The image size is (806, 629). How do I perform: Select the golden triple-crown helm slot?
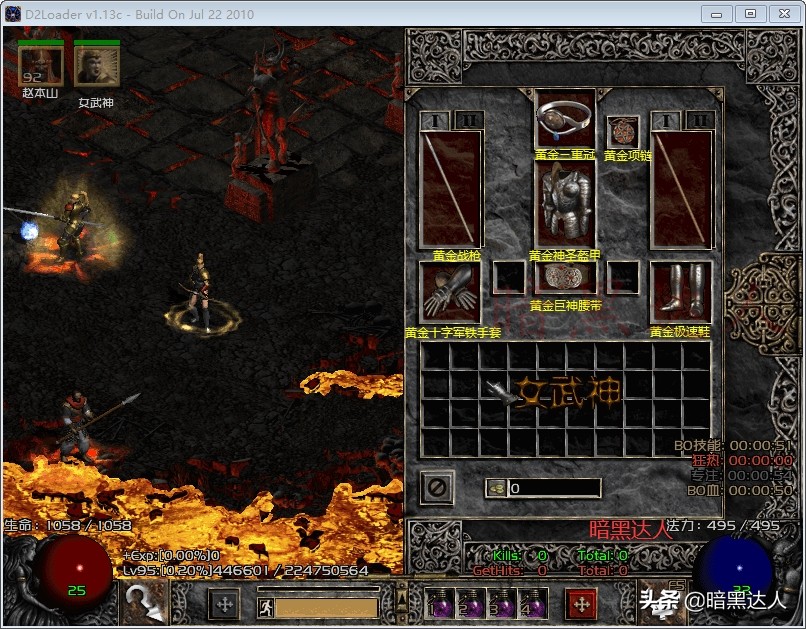pyautogui.click(x=565, y=119)
